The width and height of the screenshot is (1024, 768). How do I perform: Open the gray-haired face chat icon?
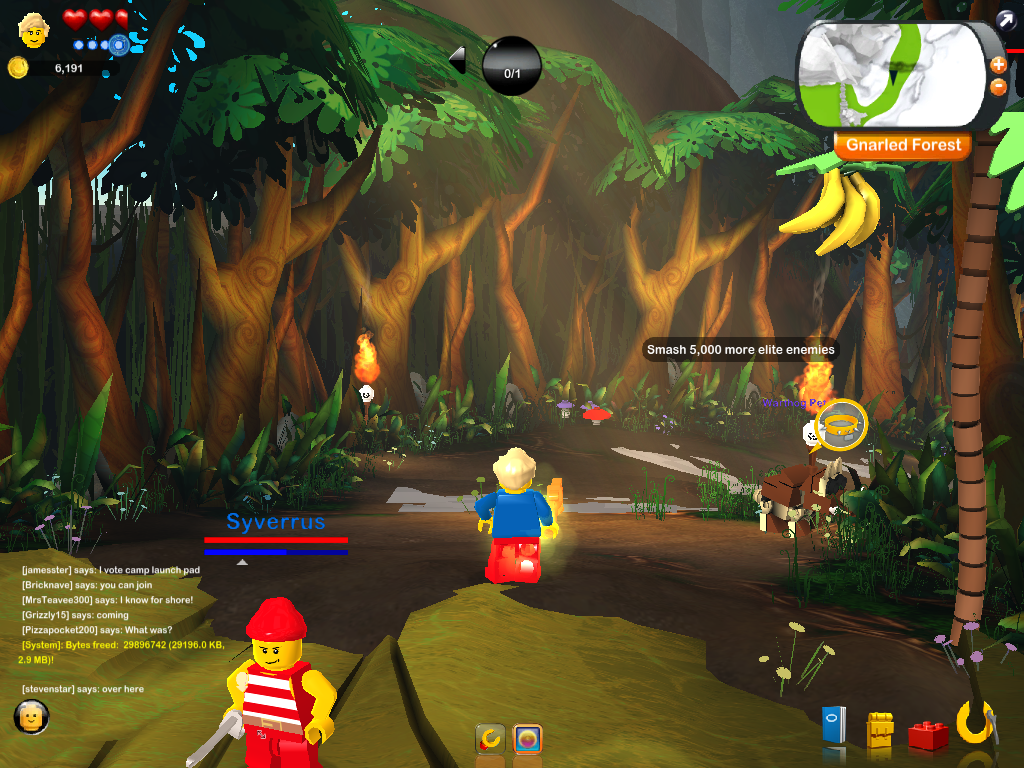click(x=31, y=716)
